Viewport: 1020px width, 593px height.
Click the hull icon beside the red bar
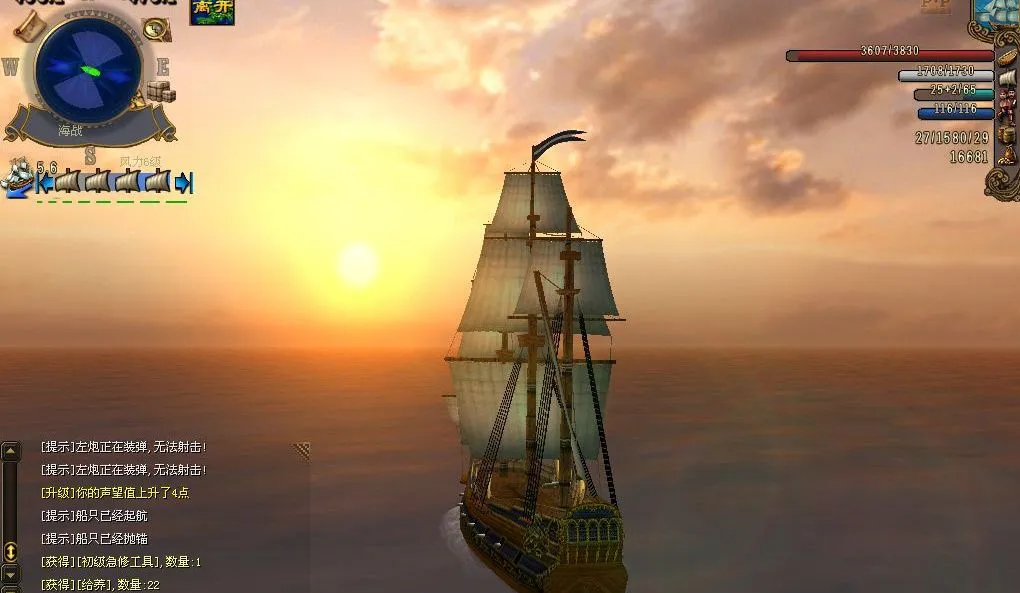click(x=1007, y=55)
